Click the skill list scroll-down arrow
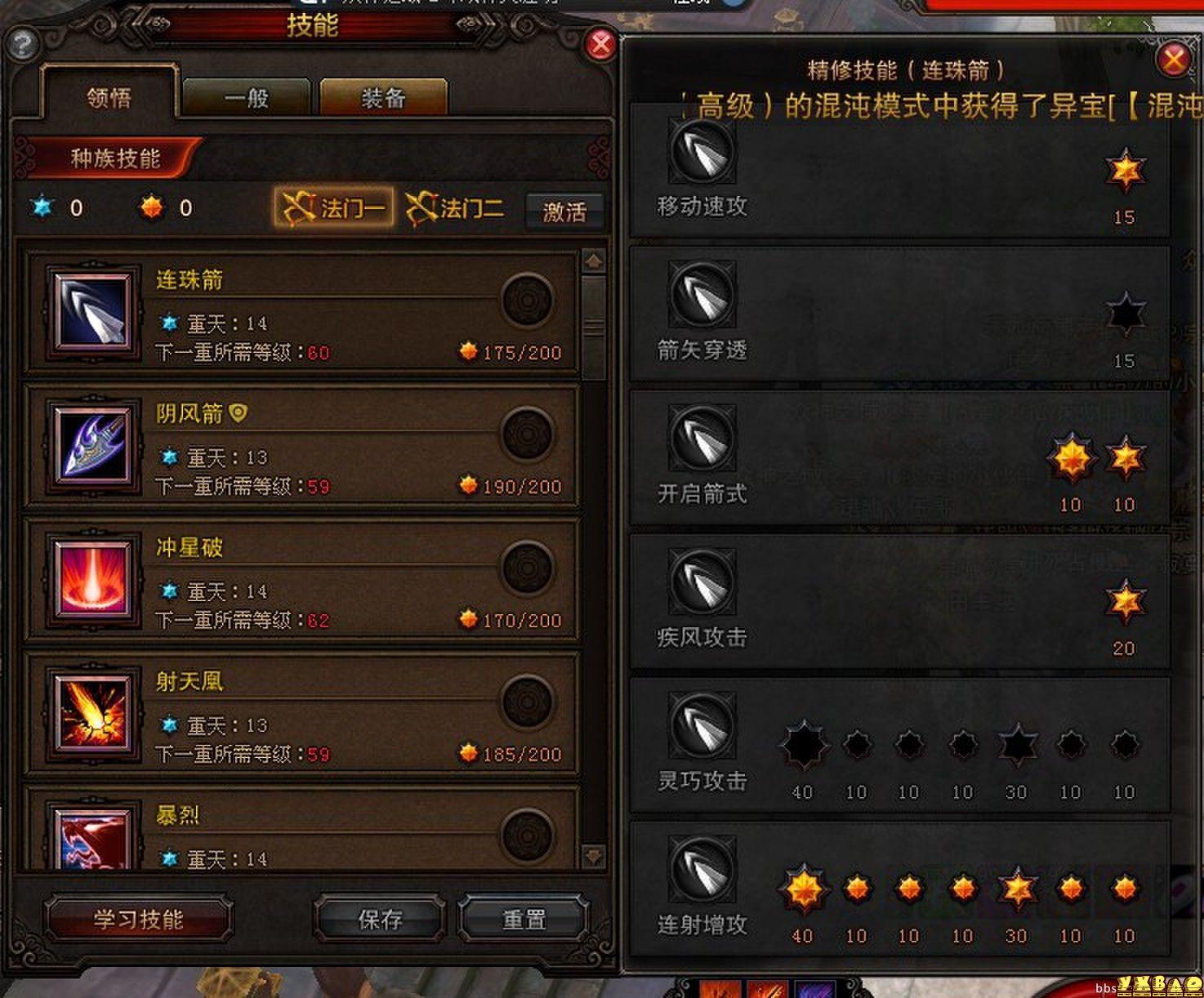1204x998 pixels. coord(594,856)
